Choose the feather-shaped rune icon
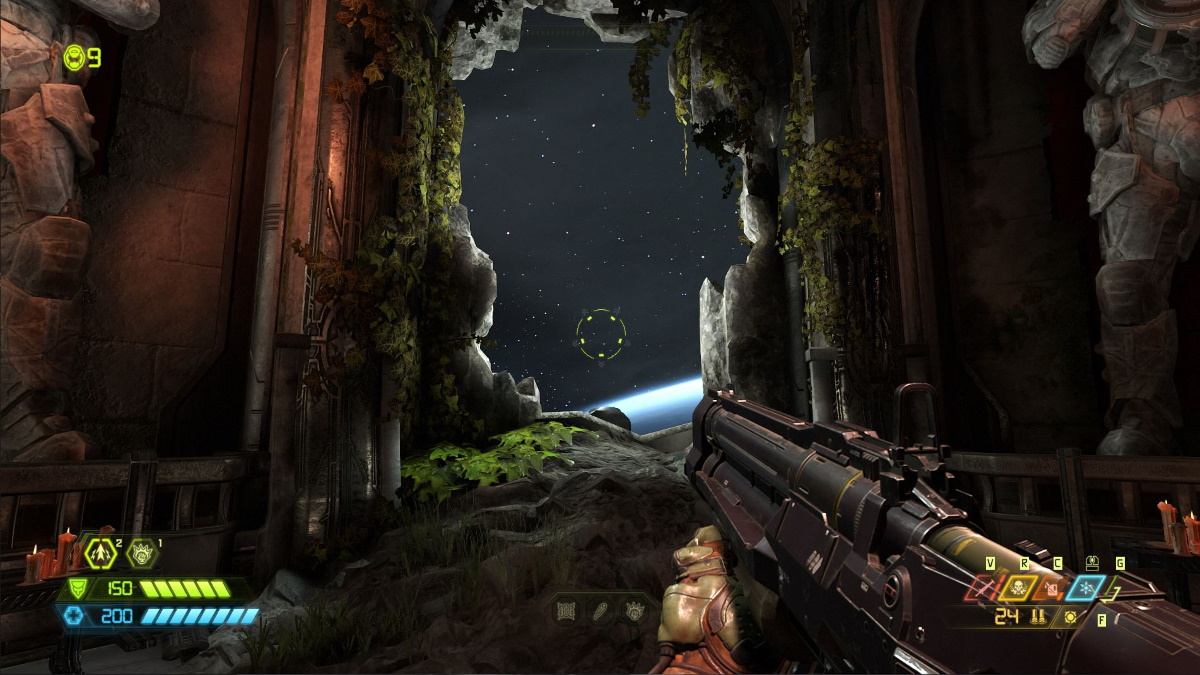 601,610
